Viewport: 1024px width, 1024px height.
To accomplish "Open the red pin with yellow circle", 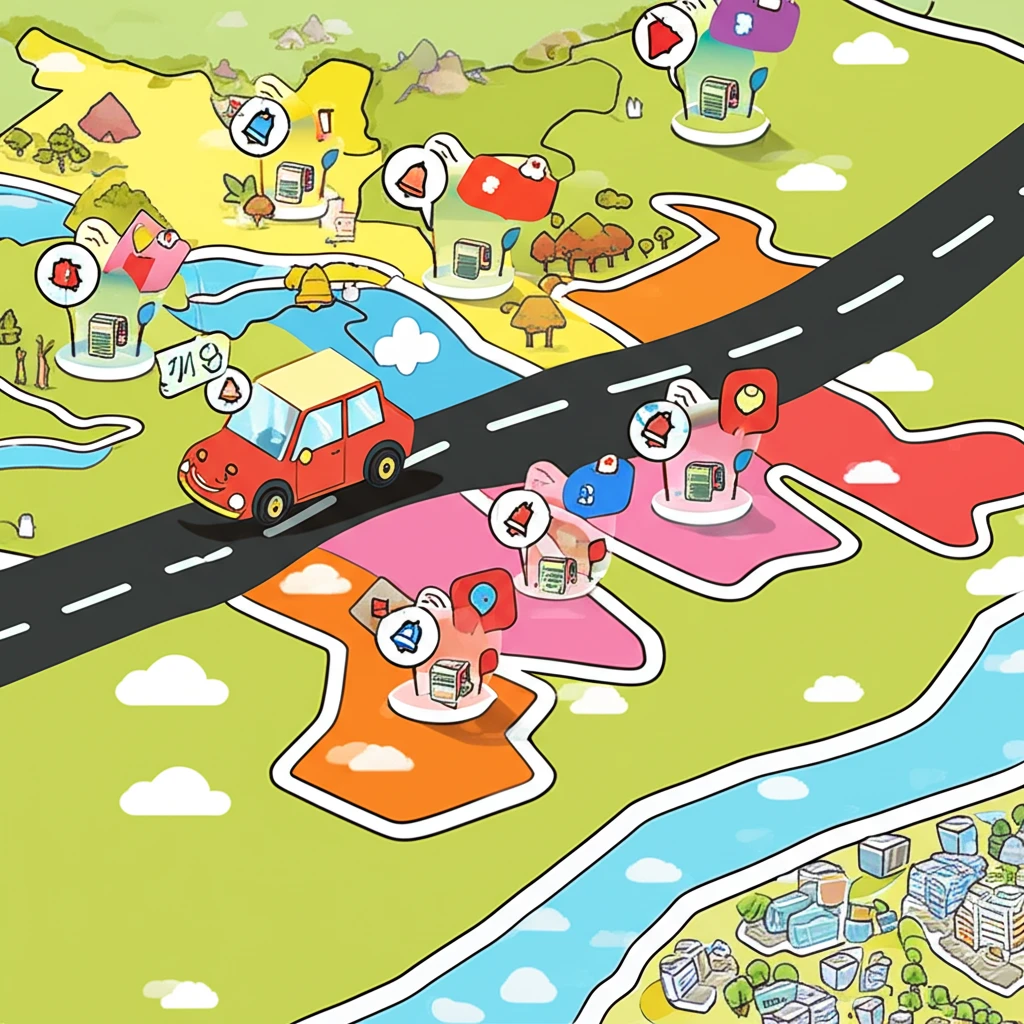I will click(749, 399).
